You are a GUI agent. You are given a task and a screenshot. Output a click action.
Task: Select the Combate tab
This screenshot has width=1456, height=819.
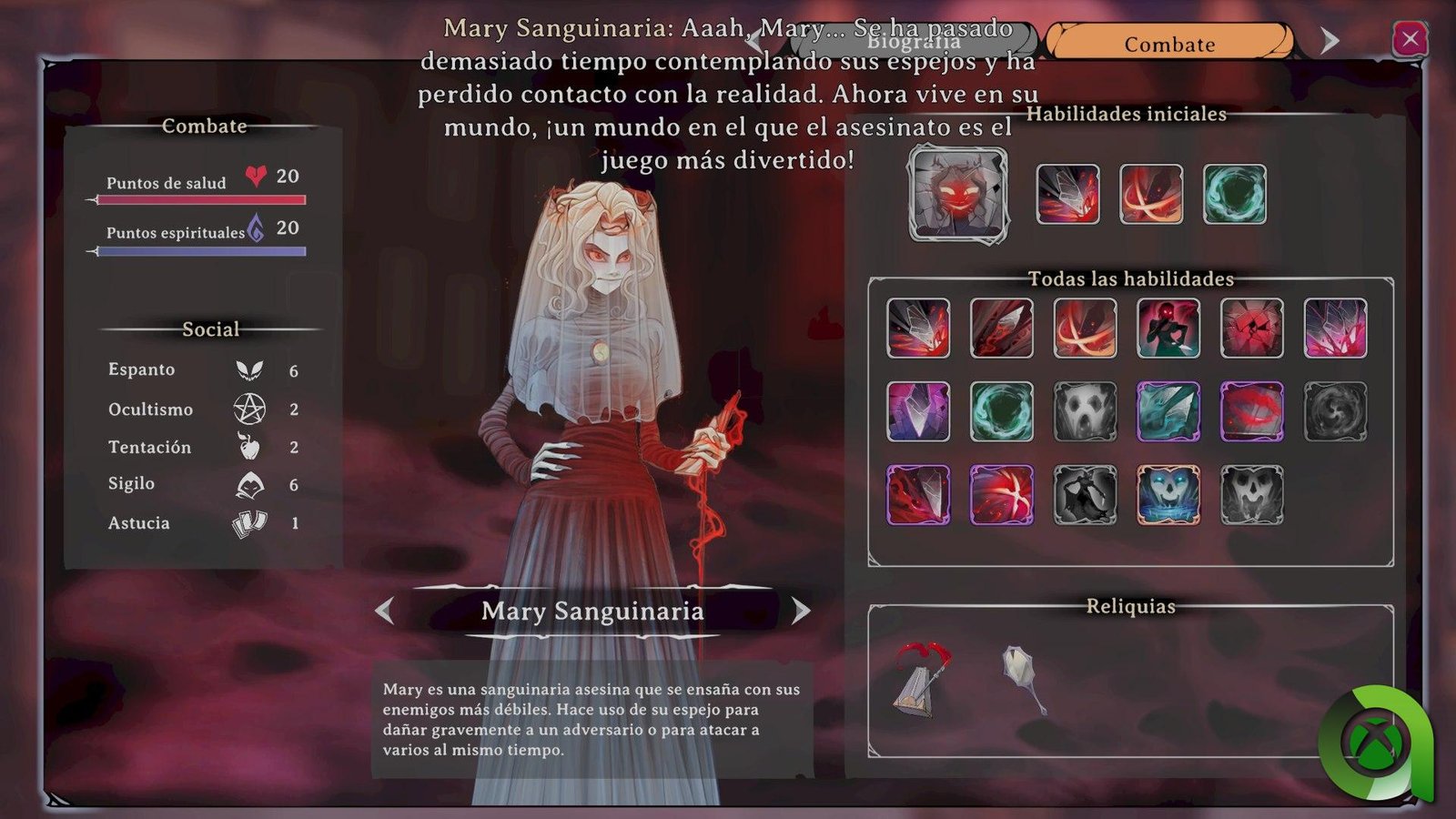point(1169,44)
